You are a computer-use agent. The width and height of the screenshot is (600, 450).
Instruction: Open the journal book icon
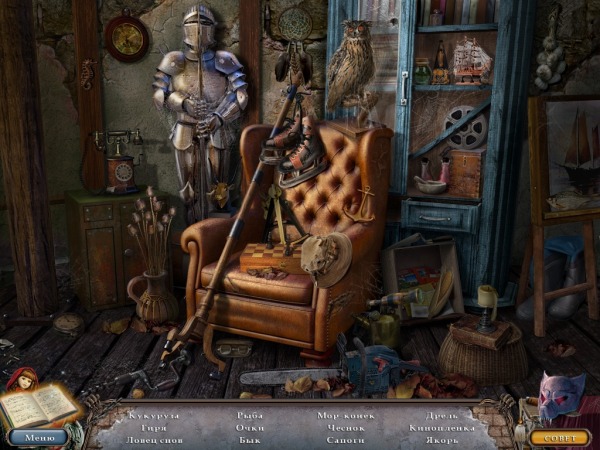click(x=38, y=406)
